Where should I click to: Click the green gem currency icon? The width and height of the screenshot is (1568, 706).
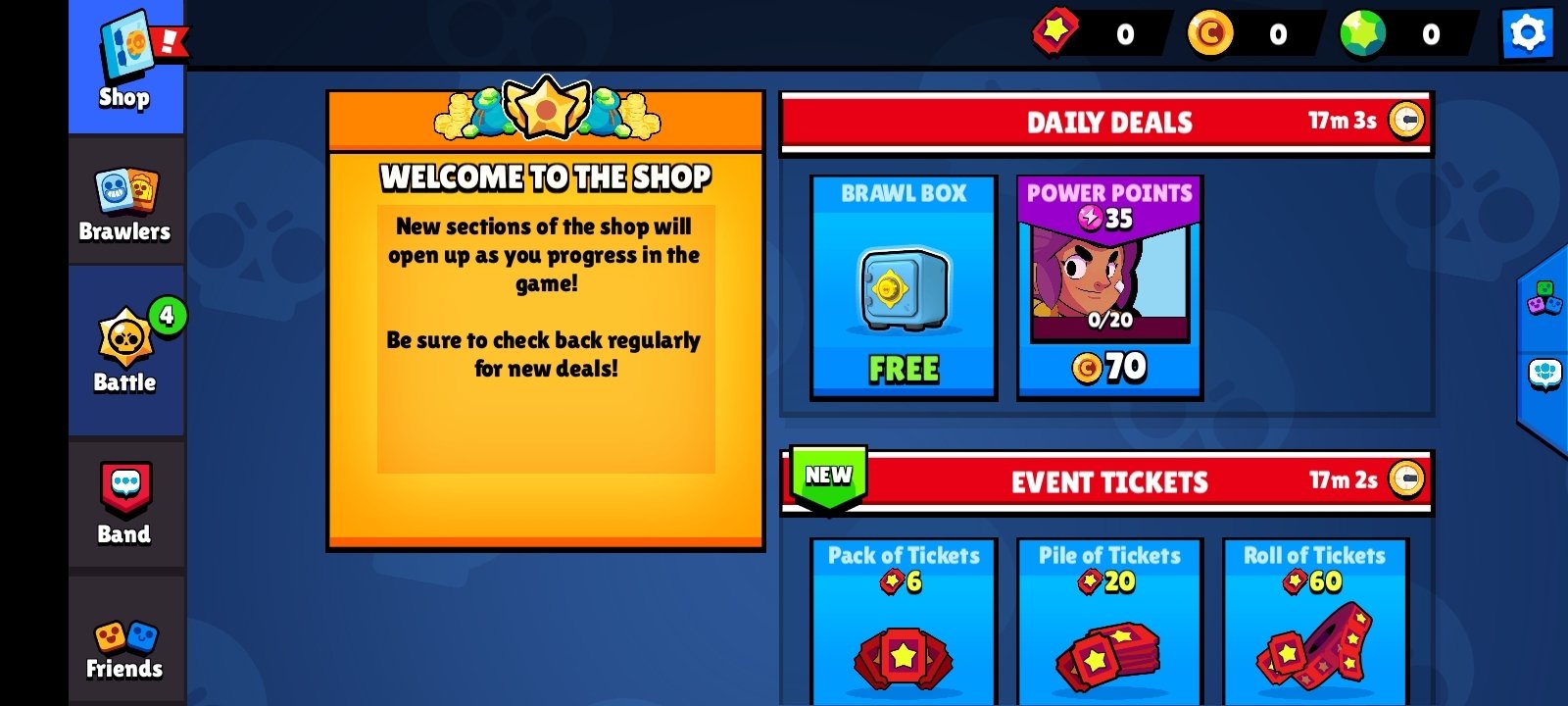tap(1362, 33)
